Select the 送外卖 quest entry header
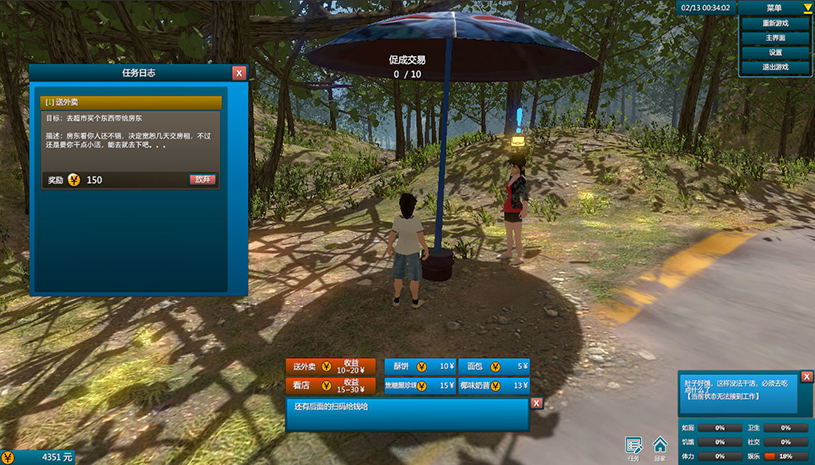The width and height of the screenshot is (815, 465). click(x=130, y=102)
